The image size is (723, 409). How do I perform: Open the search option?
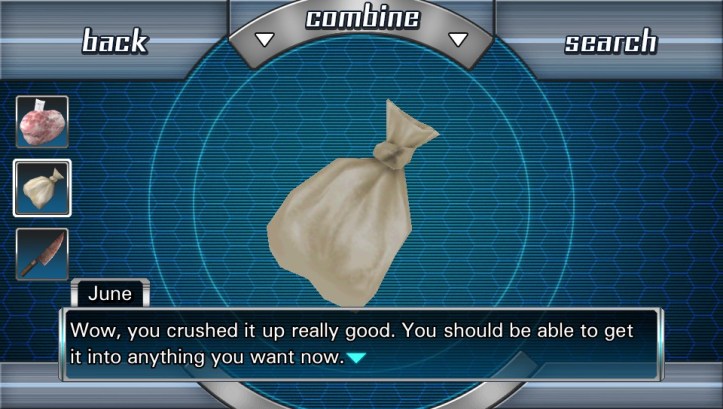point(610,41)
